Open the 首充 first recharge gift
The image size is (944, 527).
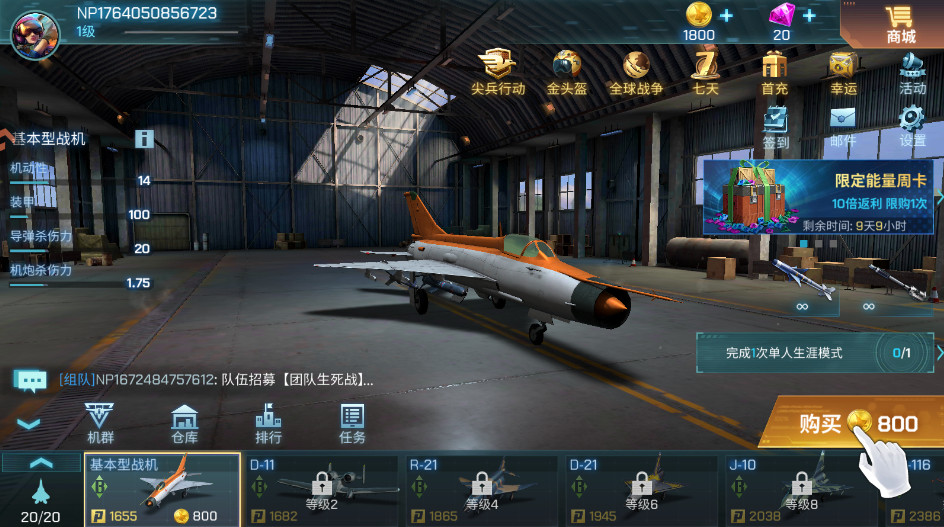tap(775, 72)
